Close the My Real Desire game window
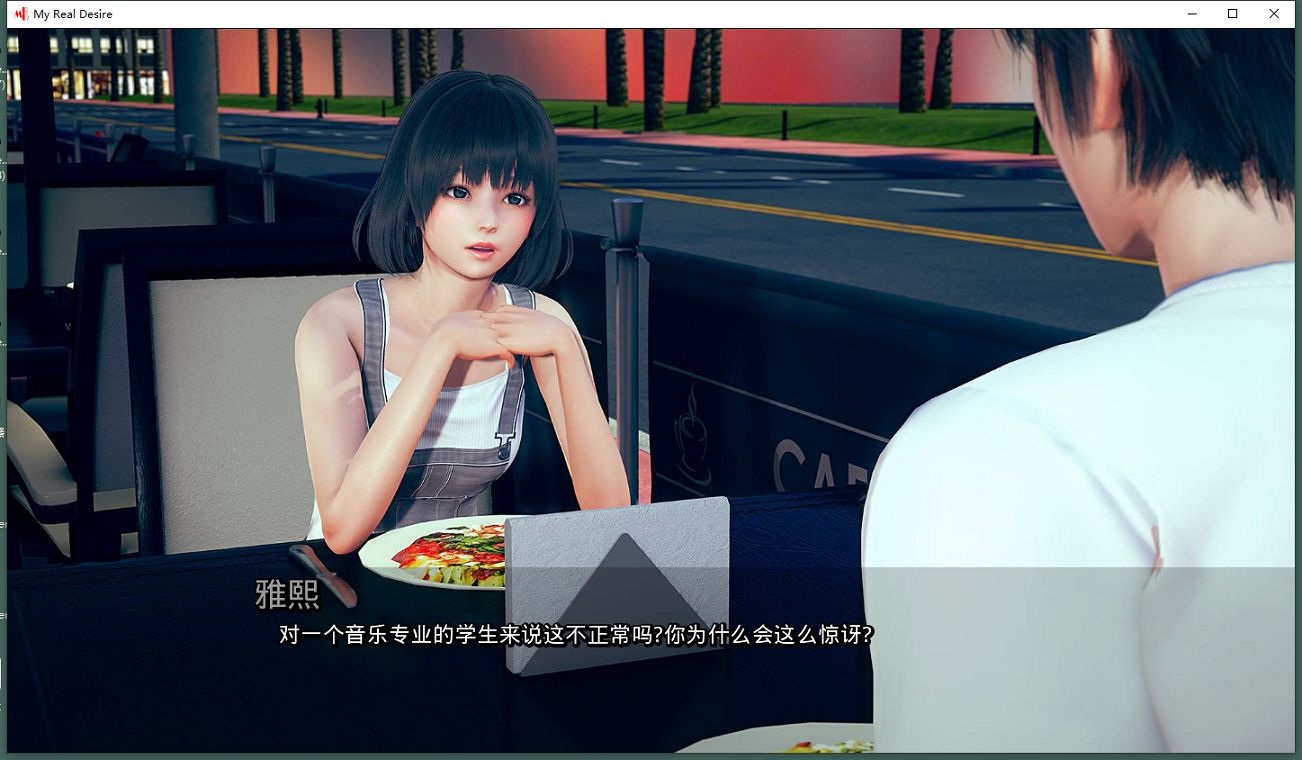The height and width of the screenshot is (760, 1302). [x=1273, y=13]
